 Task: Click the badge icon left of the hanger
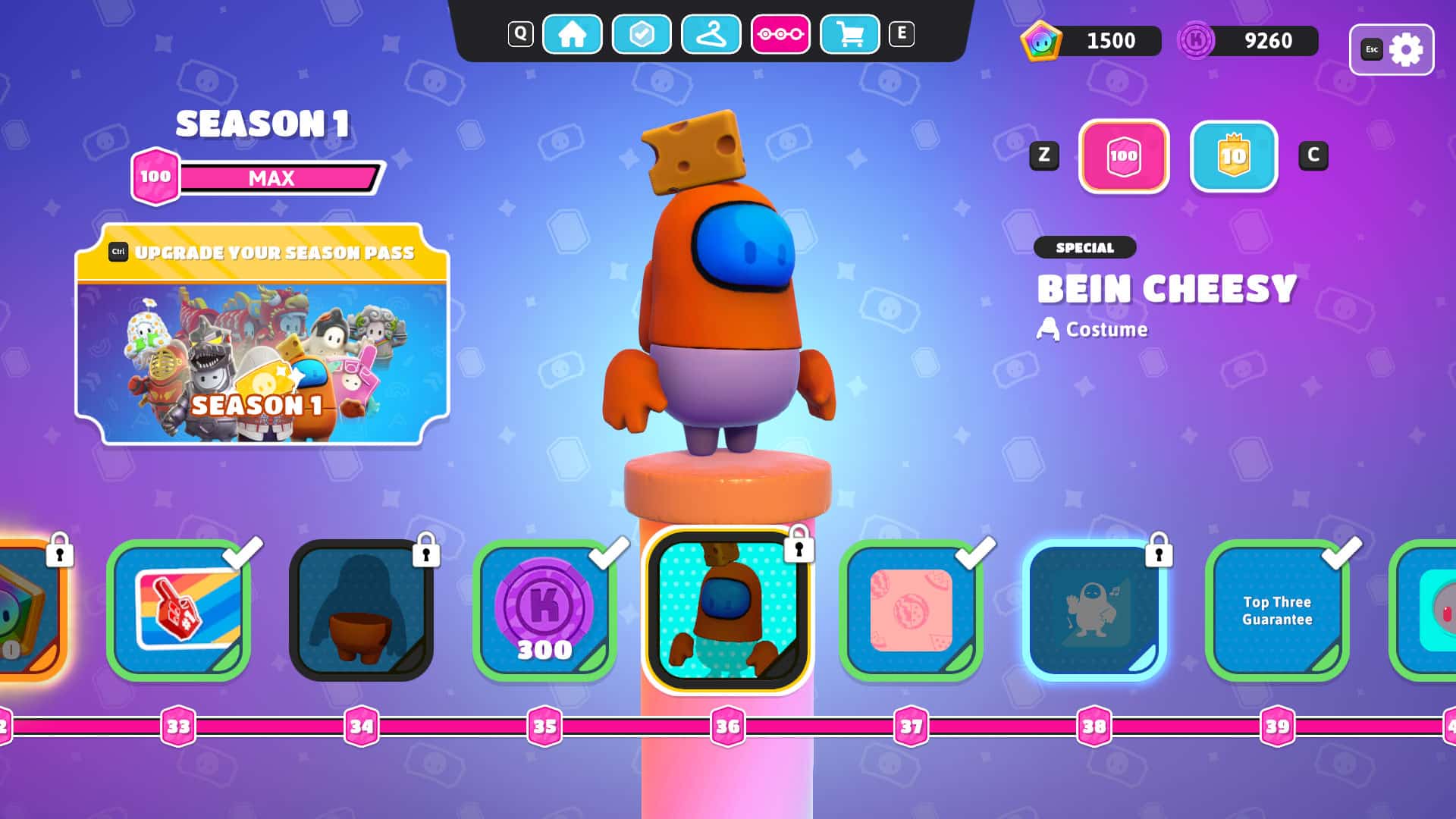click(642, 34)
